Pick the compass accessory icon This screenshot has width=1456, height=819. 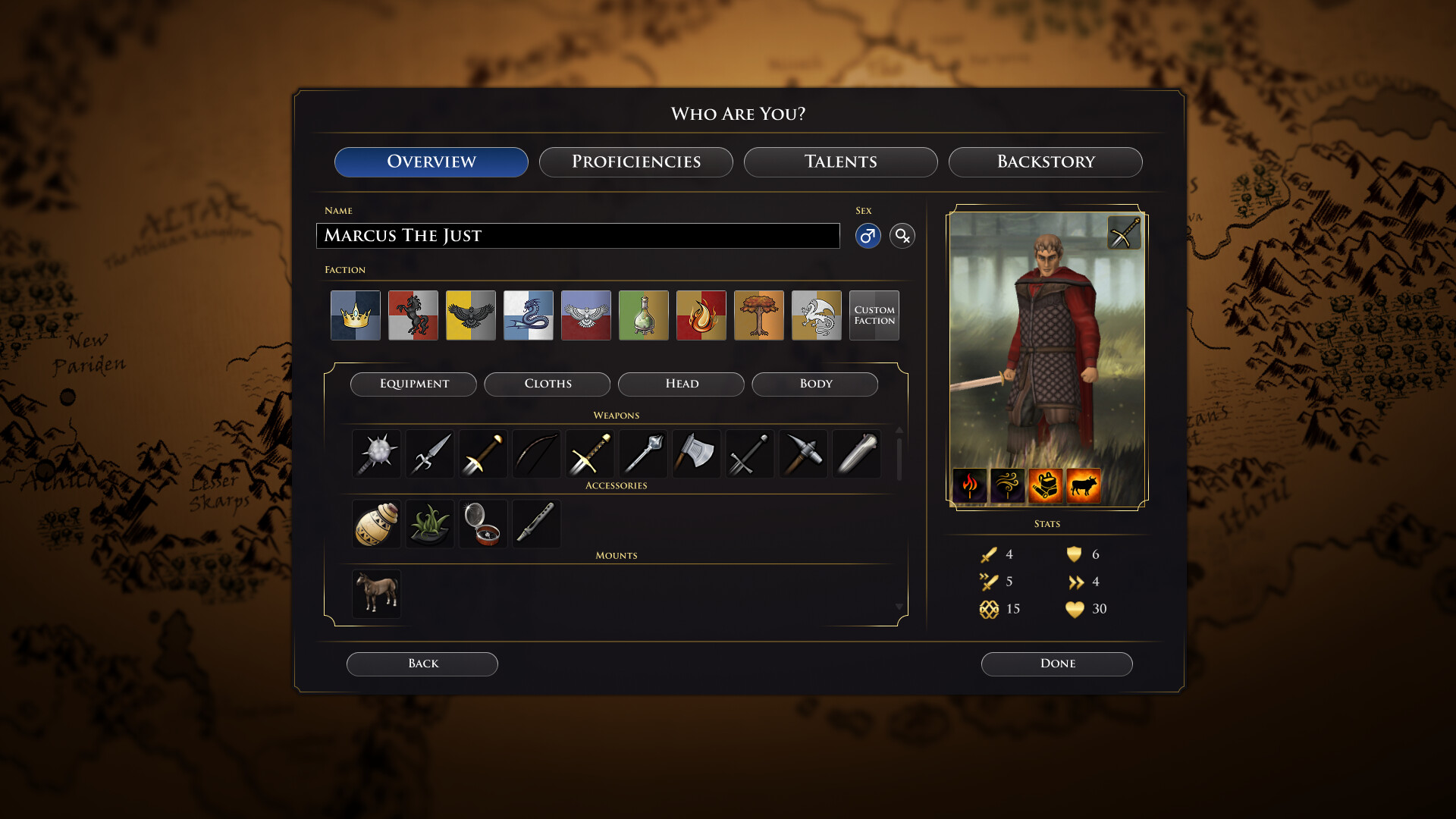tap(483, 523)
